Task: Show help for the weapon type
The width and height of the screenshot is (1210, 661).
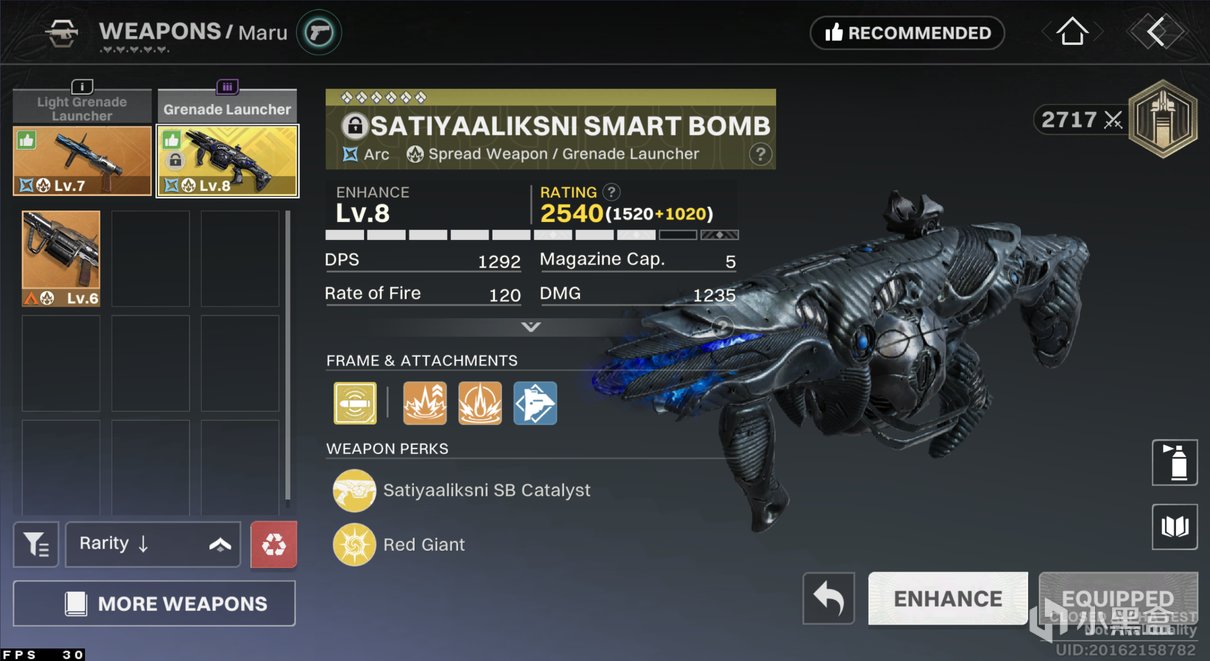Action: [760, 154]
